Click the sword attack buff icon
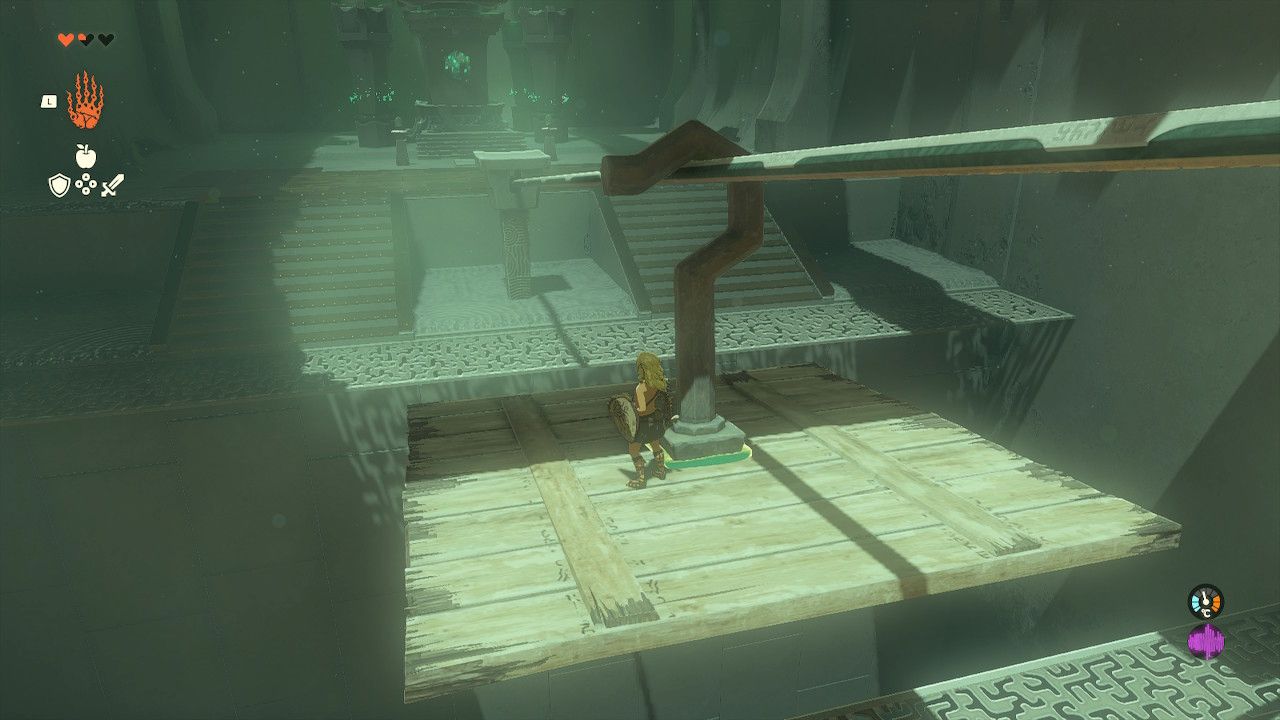The width and height of the screenshot is (1280, 720). 113,185
